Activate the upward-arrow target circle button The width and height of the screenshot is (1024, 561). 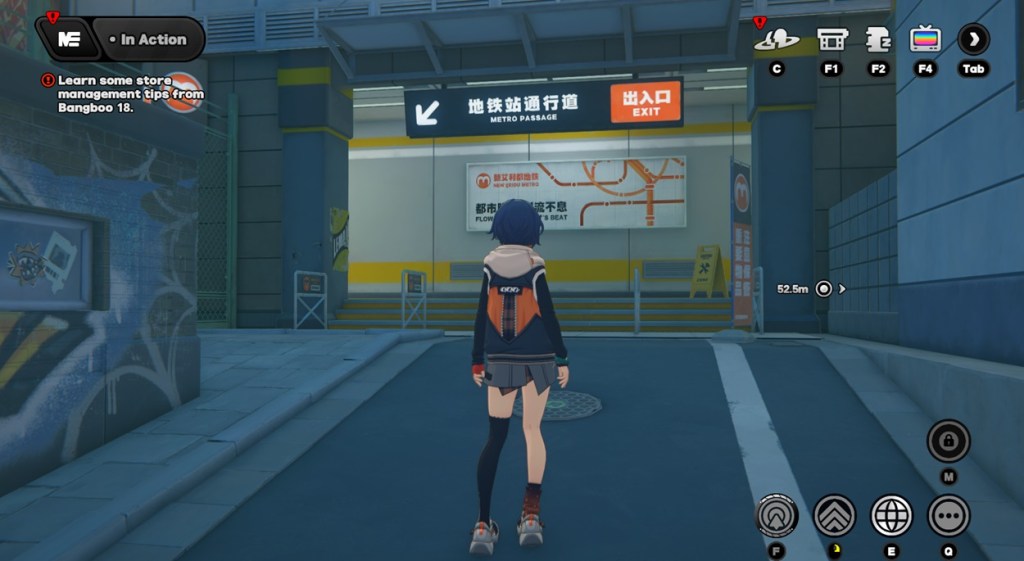(x=776, y=516)
